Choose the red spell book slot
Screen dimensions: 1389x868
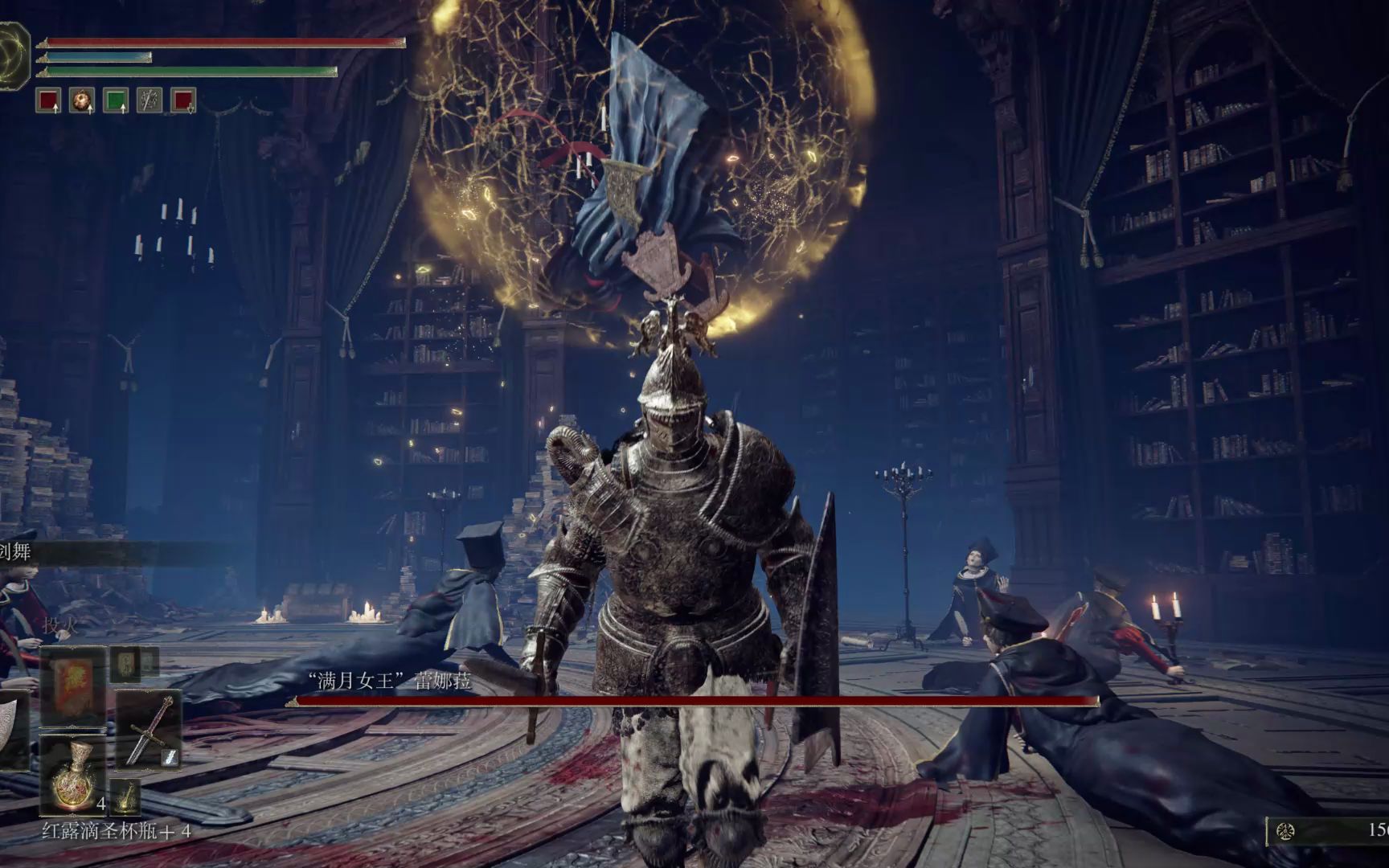72,686
